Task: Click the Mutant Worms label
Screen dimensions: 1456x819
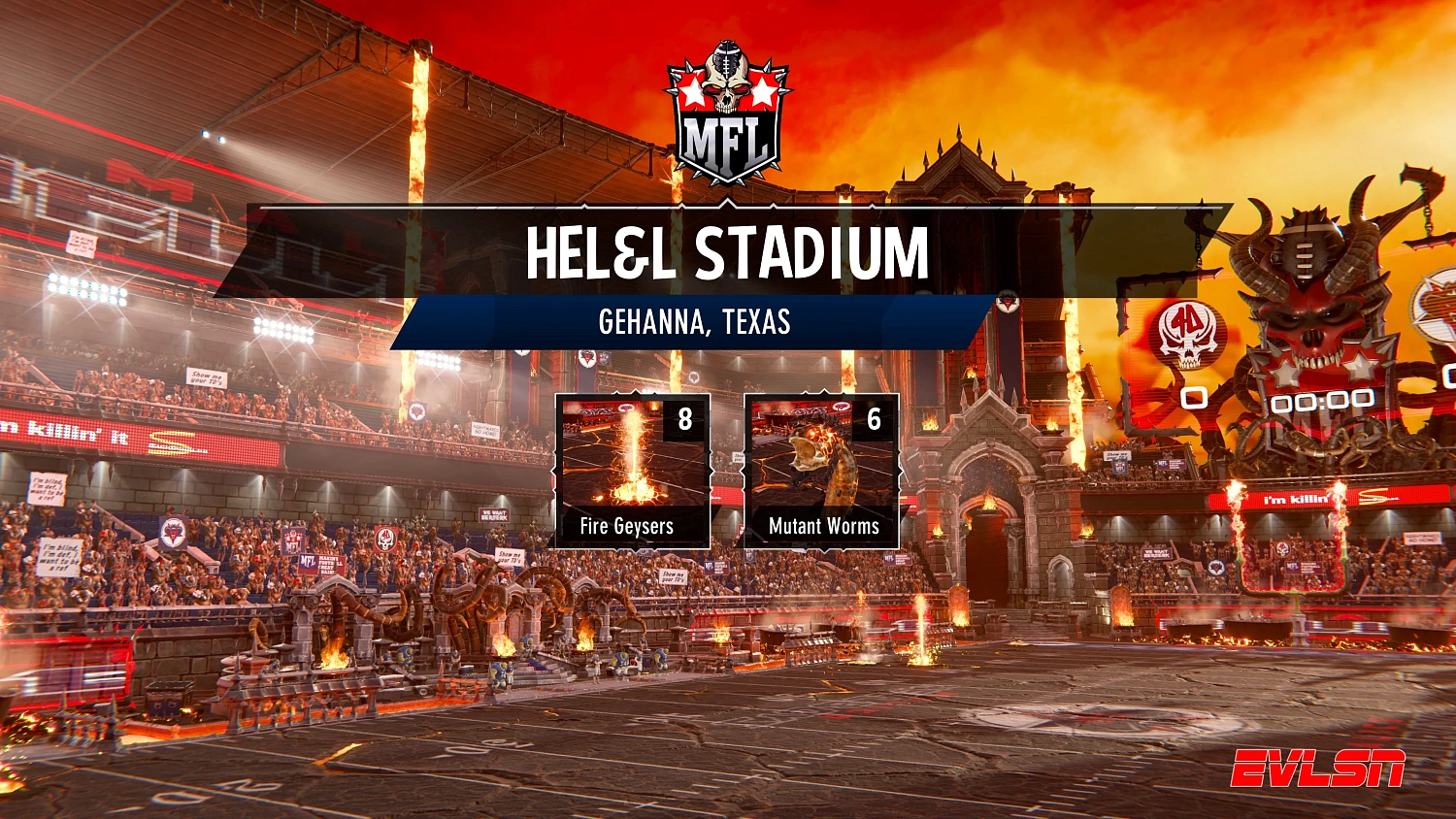Action: pyautogui.click(x=823, y=528)
